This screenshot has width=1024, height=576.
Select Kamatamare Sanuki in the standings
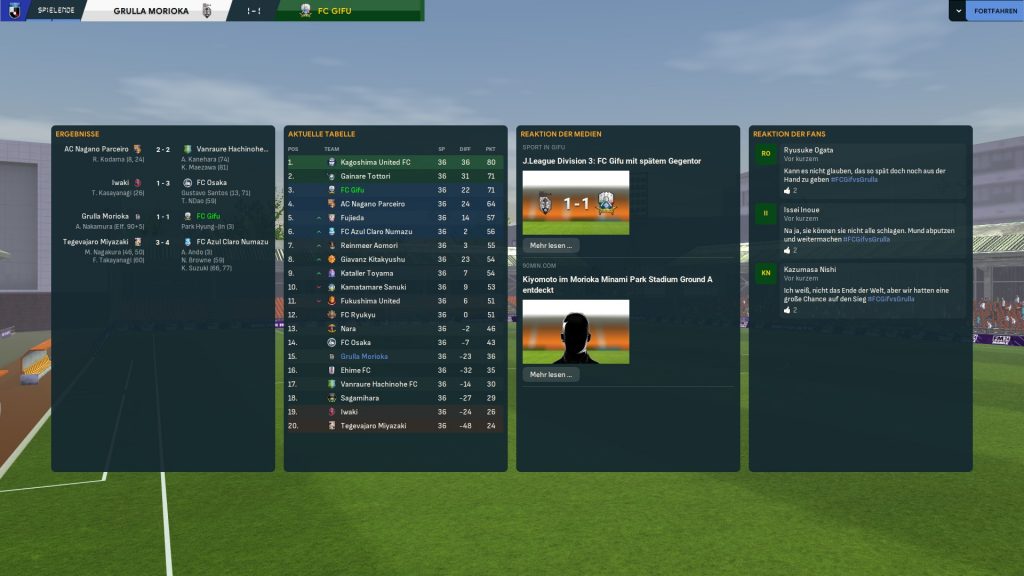pos(373,287)
